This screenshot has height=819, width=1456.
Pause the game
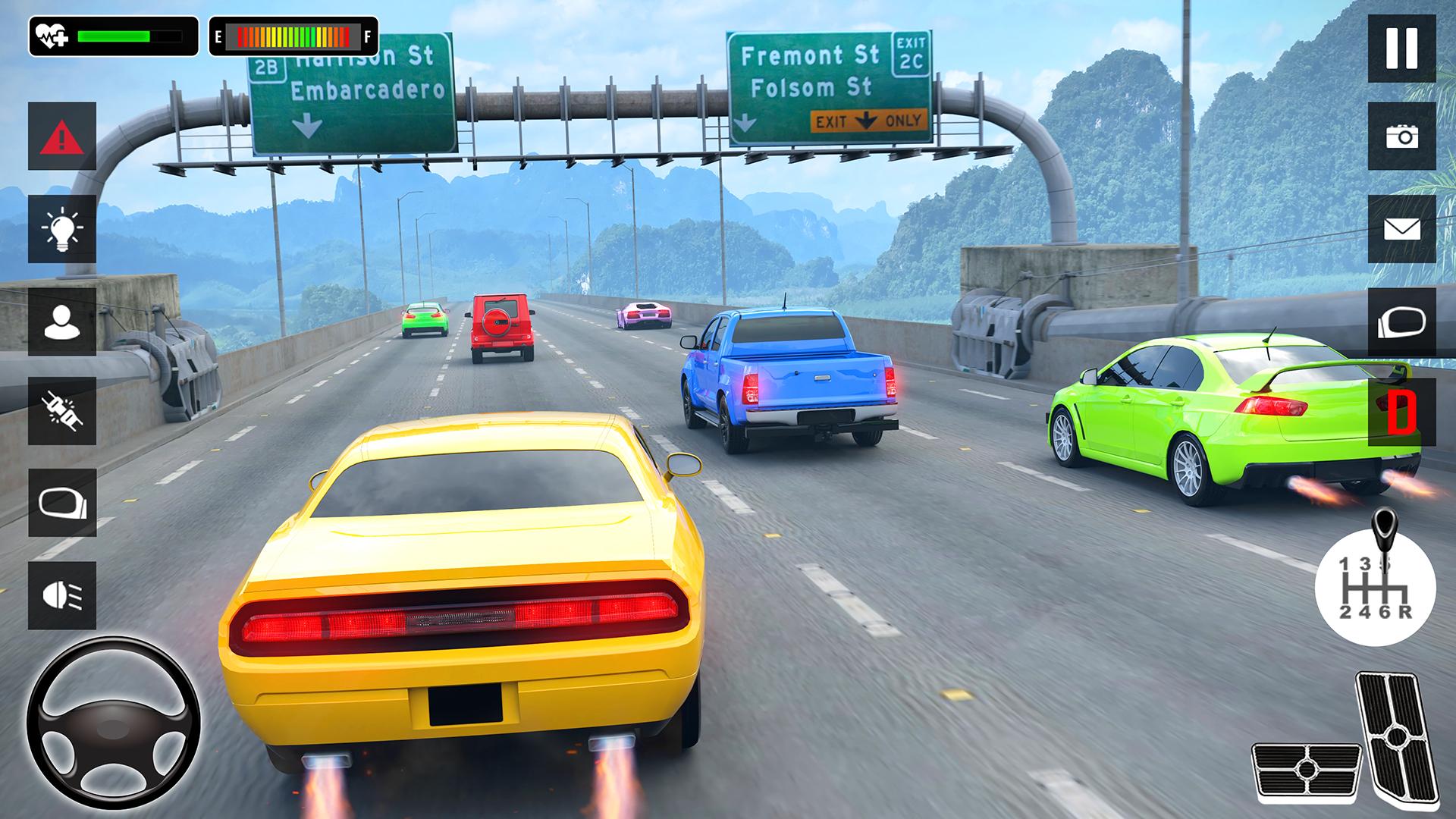point(1401,49)
